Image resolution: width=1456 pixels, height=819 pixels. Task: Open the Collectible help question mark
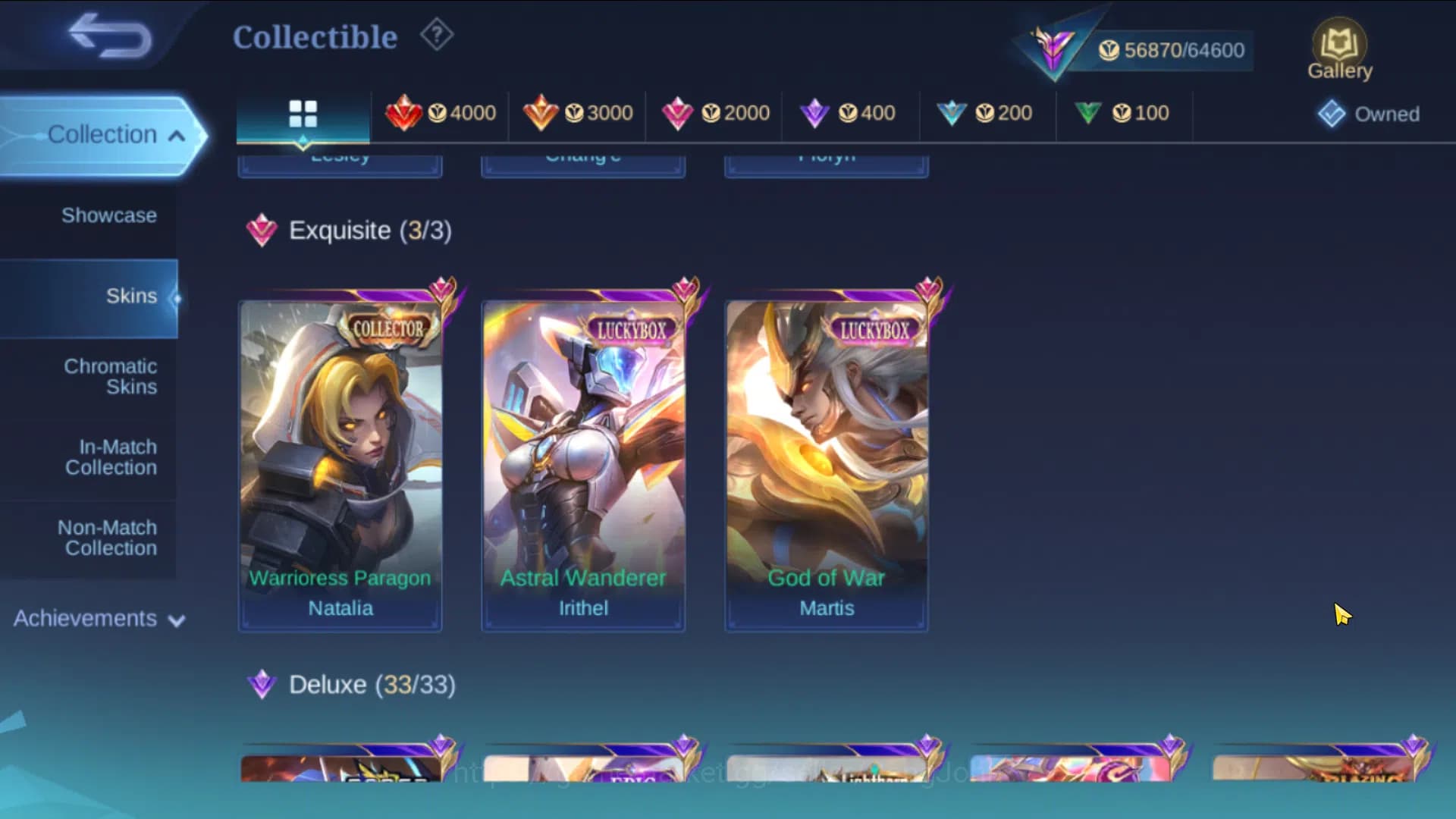point(436,35)
